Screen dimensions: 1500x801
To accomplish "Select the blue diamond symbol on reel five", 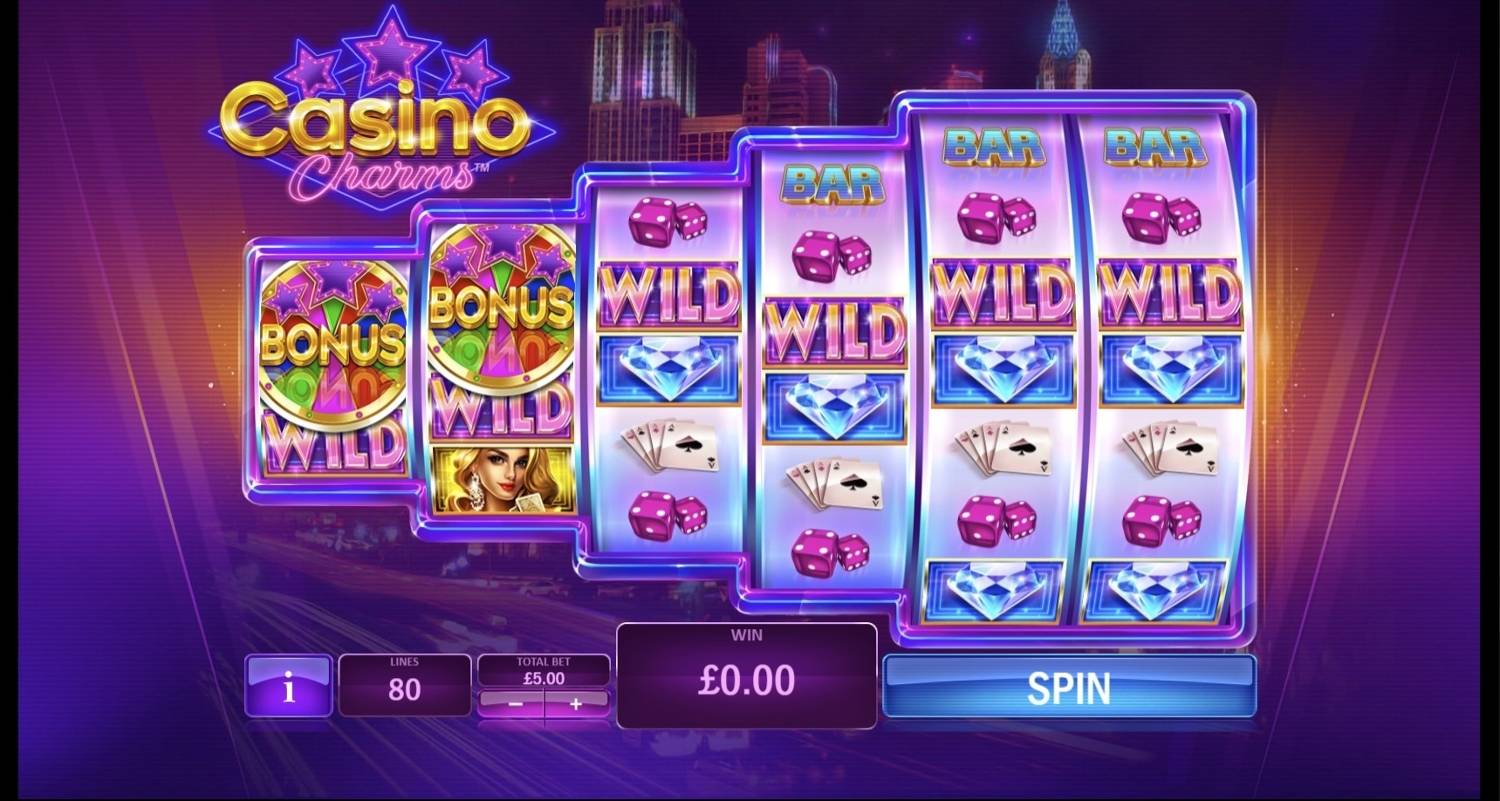I will coord(1001,370).
